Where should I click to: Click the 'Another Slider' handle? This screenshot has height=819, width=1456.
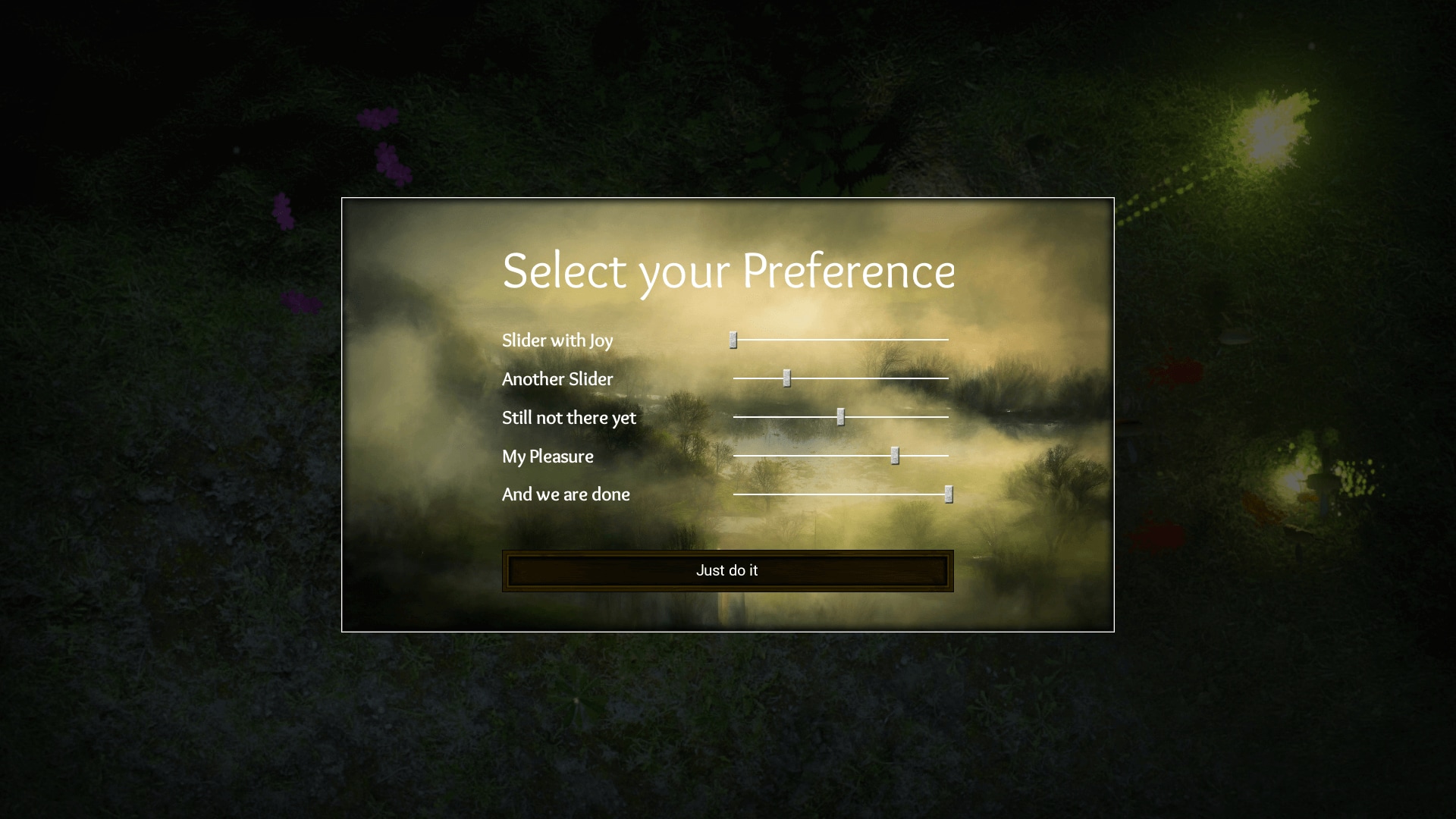pos(786,378)
